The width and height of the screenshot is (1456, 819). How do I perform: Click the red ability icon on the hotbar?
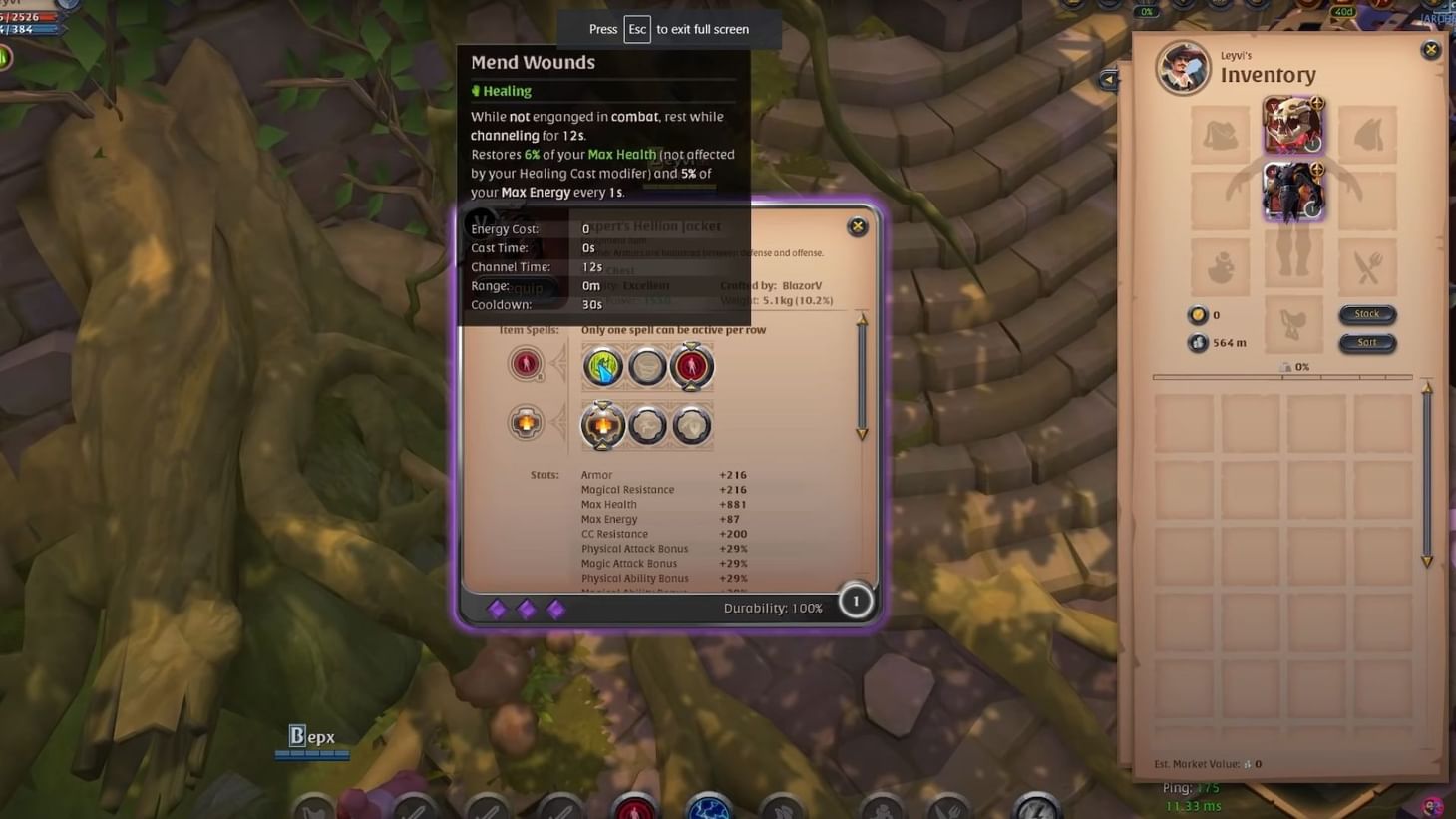(633, 808)
